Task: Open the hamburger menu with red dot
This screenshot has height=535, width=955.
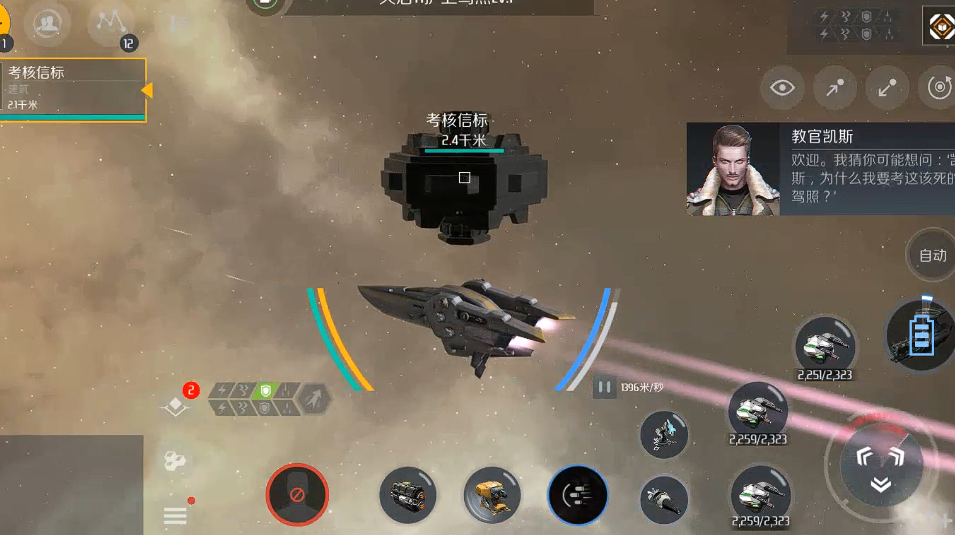Action: coord(175,515)
